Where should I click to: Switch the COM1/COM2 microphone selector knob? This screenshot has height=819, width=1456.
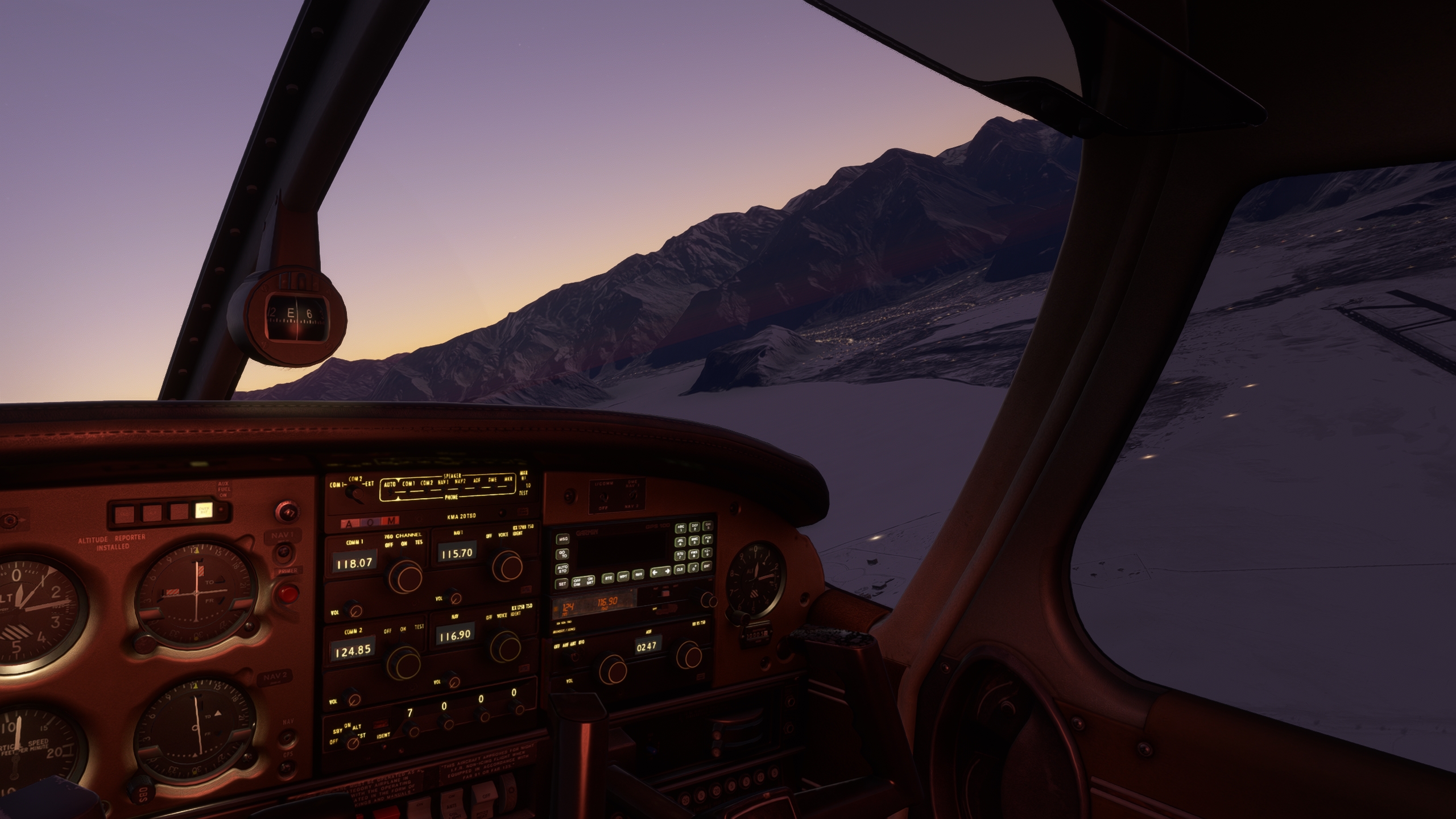[356, 493]
